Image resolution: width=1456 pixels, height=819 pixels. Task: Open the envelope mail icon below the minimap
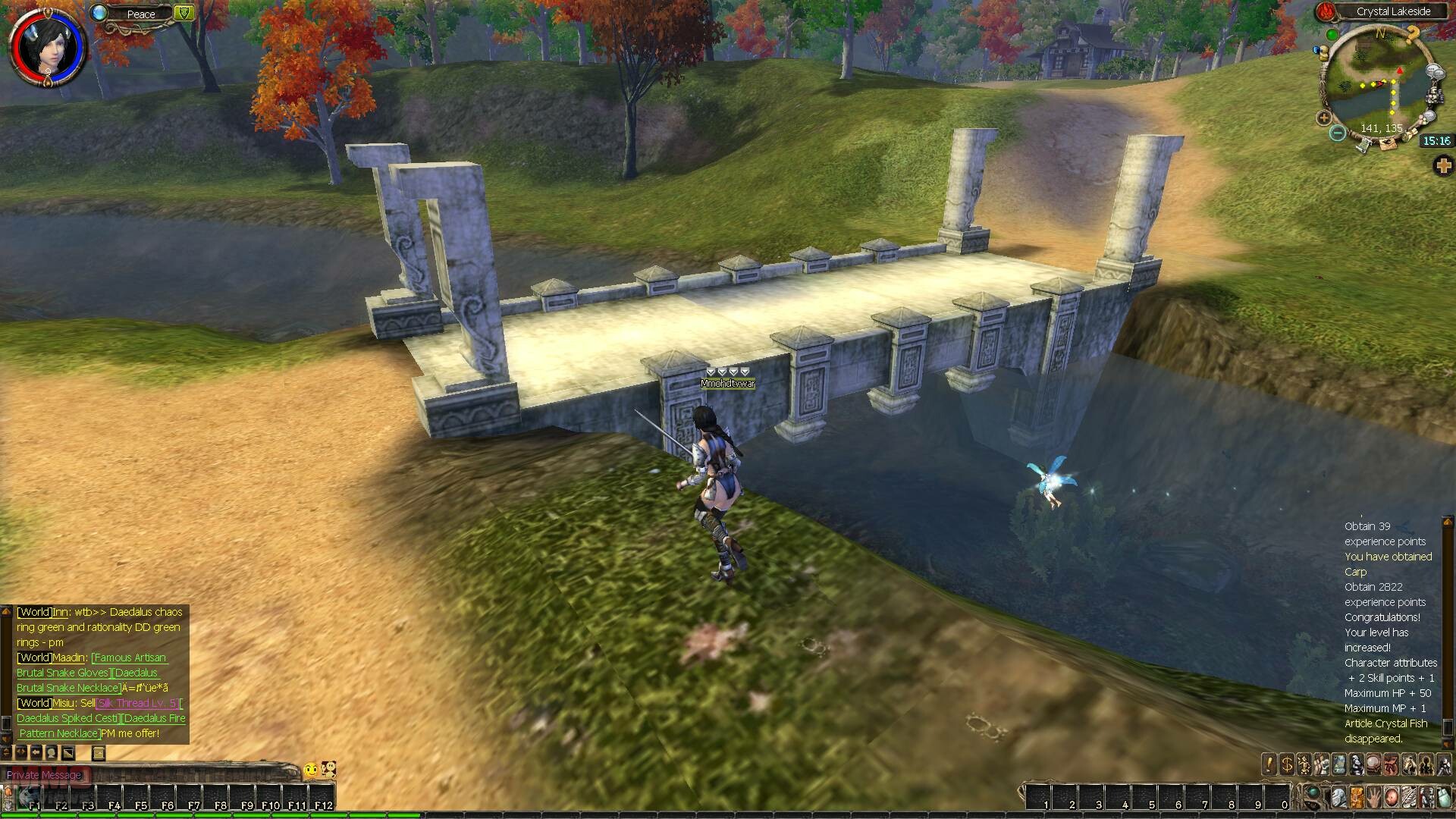point(1387,146)
